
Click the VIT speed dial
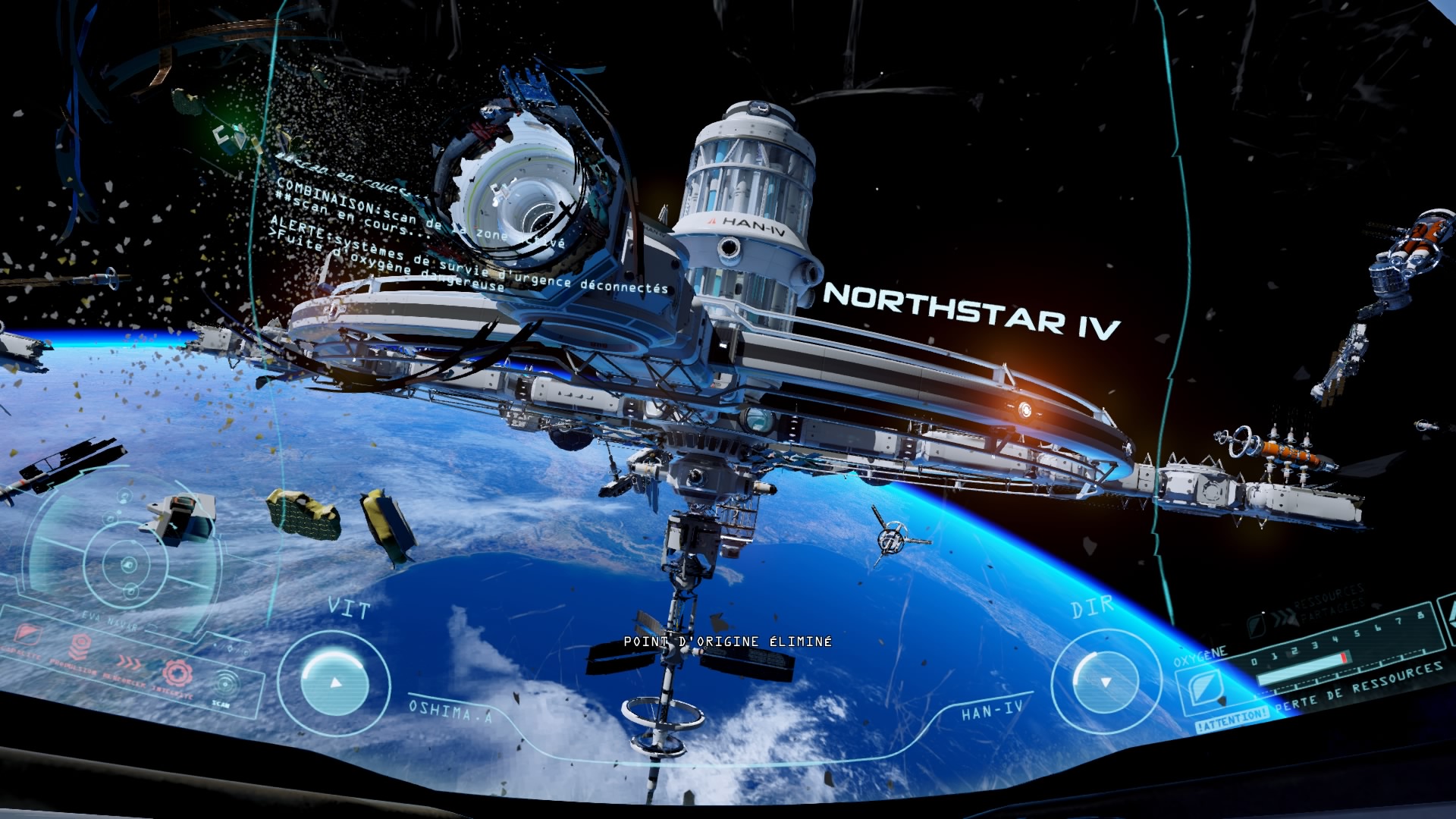click(x=334, y=681)
